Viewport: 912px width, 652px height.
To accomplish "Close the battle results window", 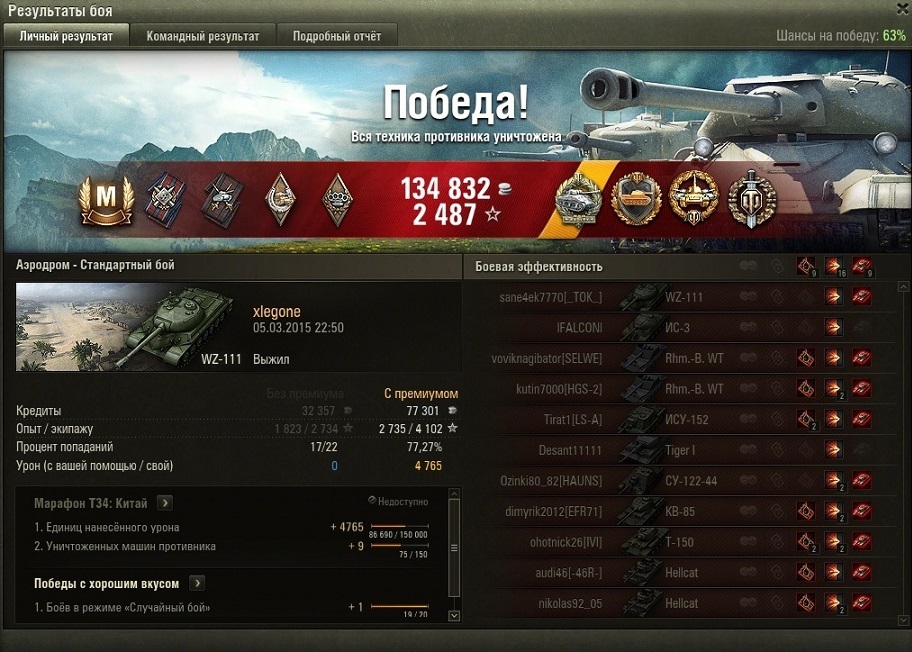I will 901,8.
